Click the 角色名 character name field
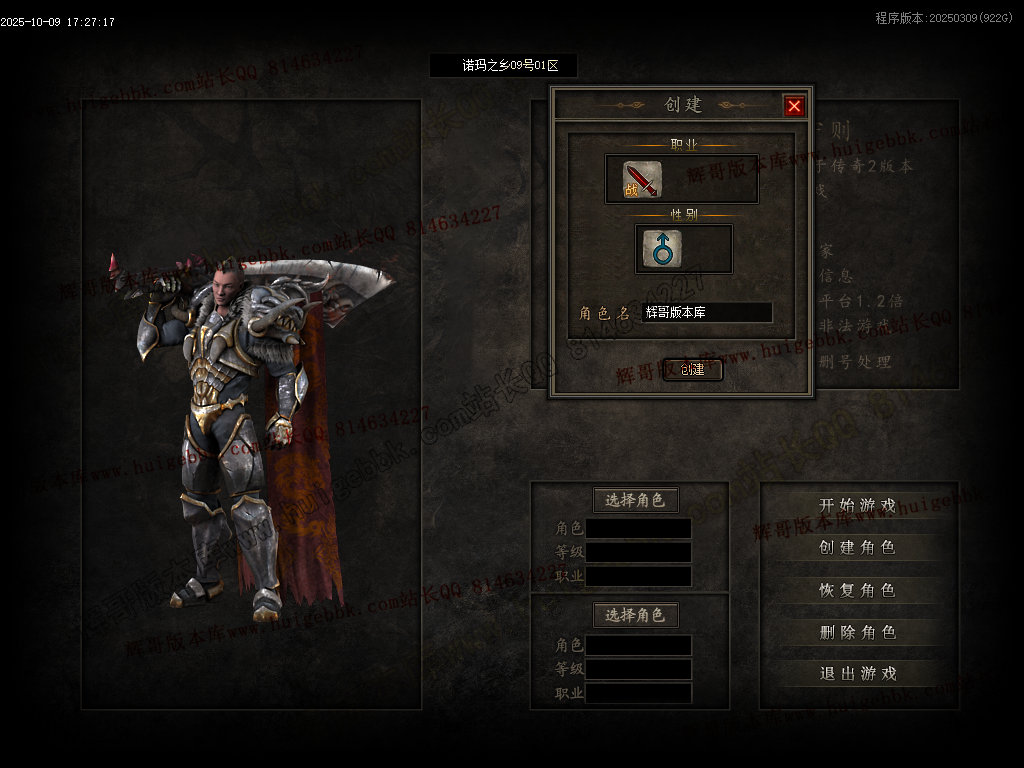1024x768 pixels. click(x=706, y=313)
